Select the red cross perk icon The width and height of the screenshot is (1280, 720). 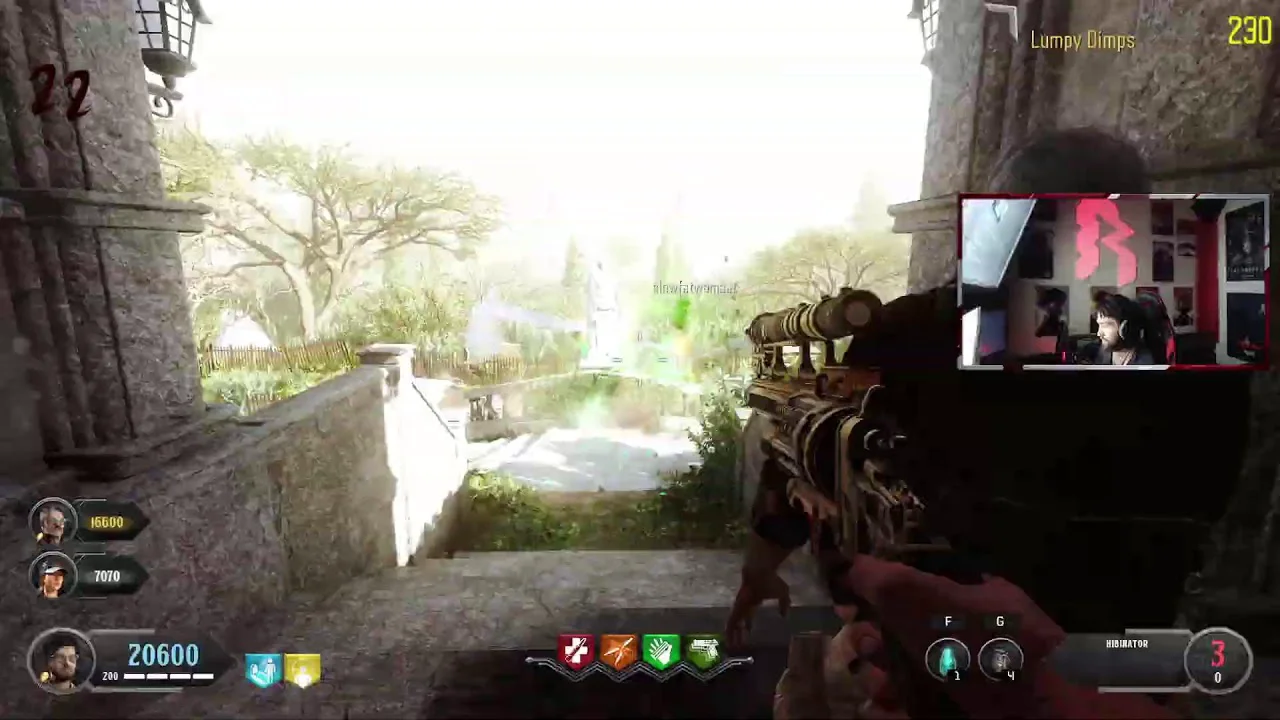click(577, 652)
